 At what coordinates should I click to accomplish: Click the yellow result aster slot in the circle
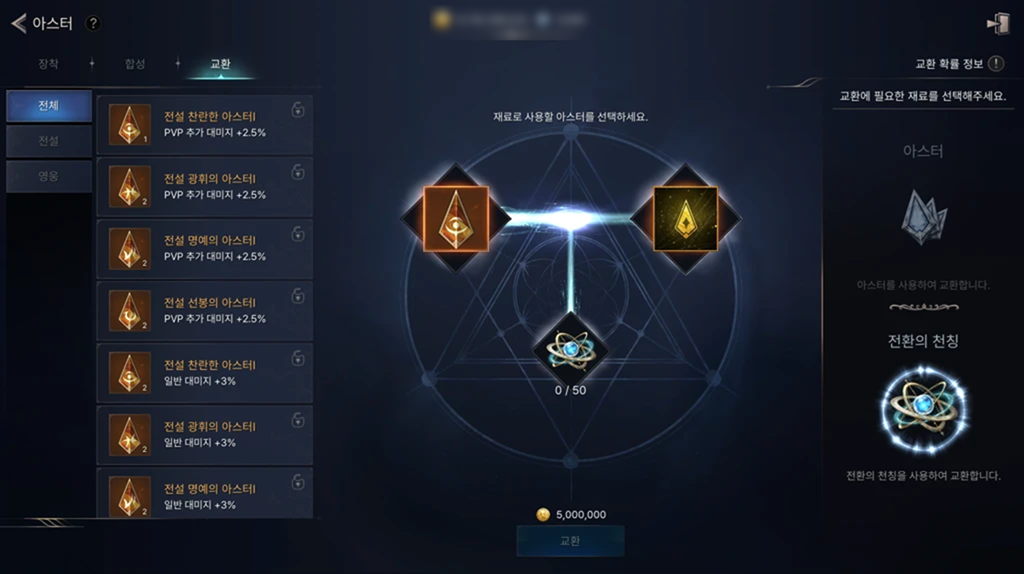[x=685, y=217]
